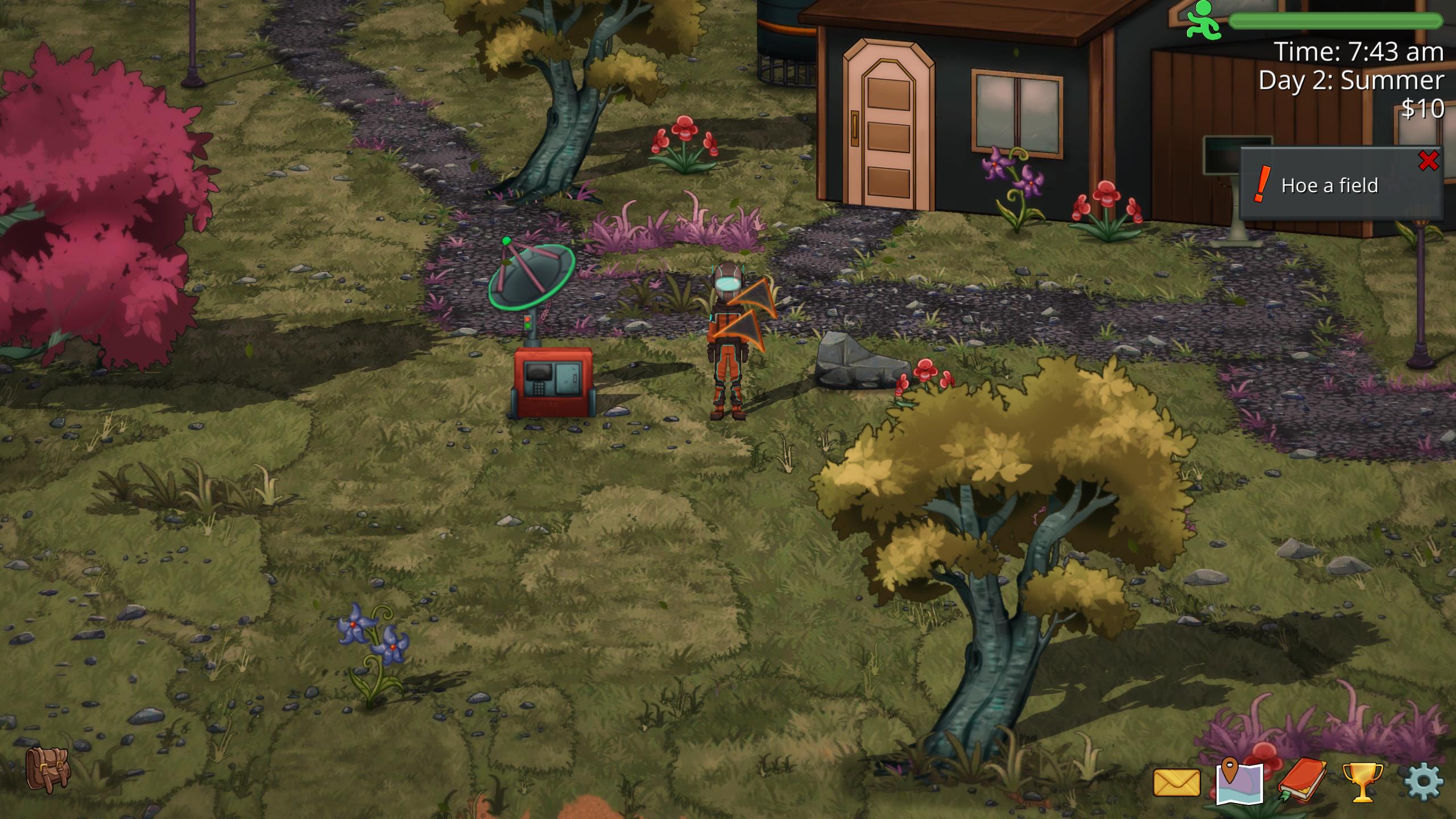Close the Hoe a field notification

pyautogui.click(x=1428, y=162)
